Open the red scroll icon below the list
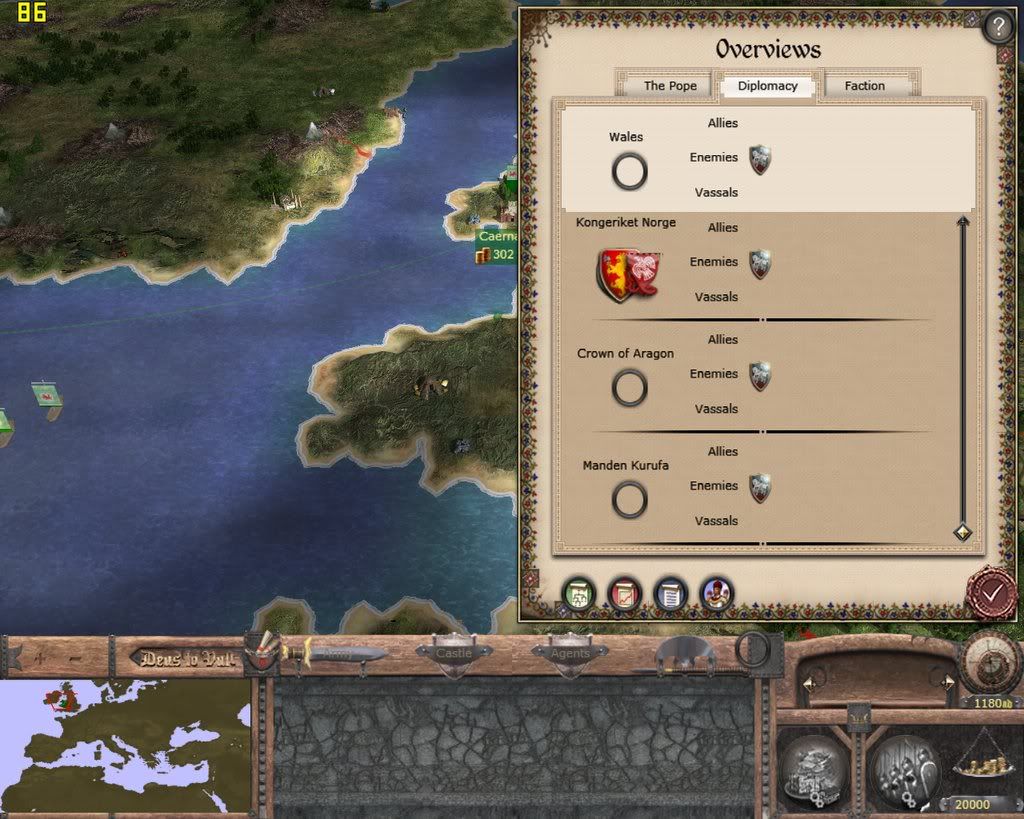Image resolution: width=1024 pixels, height=819 pixels. [x=624, y=594]
